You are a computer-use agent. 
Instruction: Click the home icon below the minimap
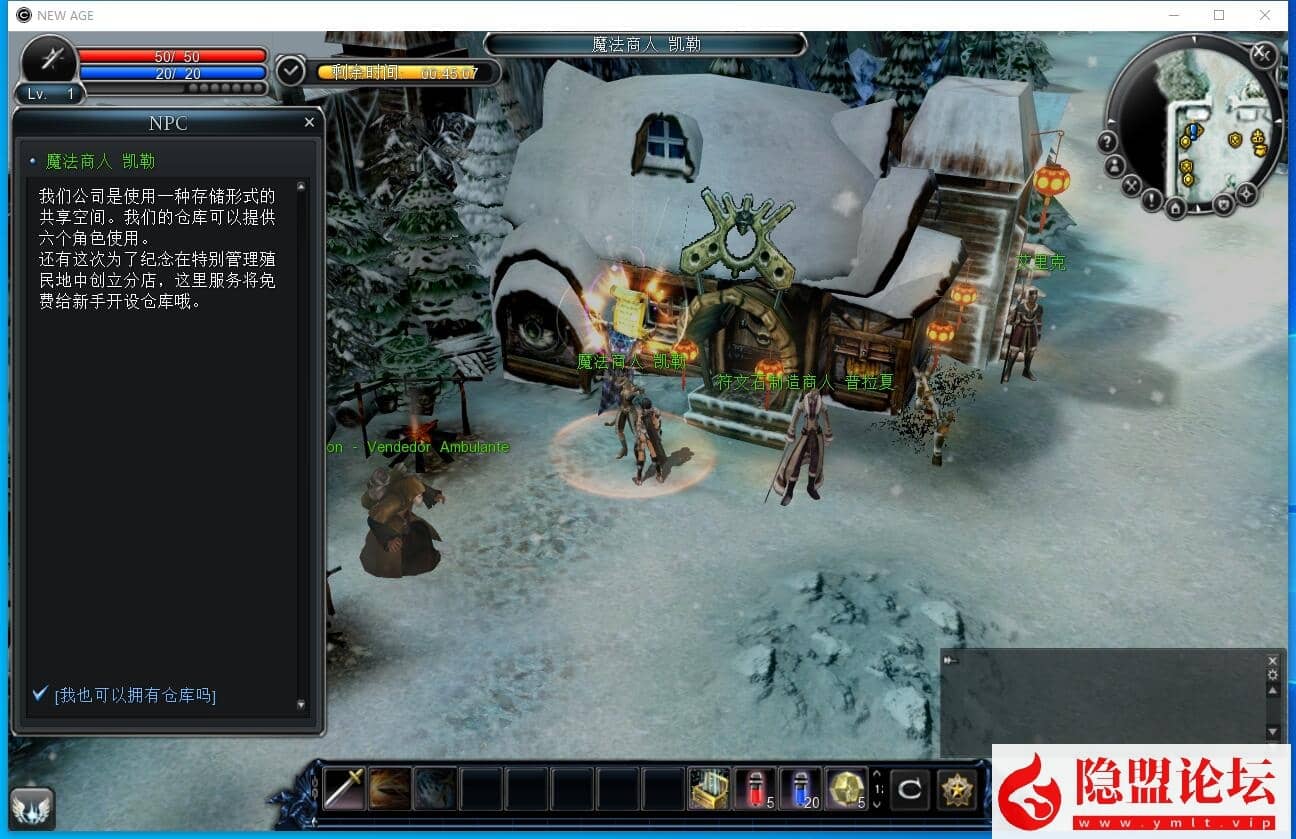pos(1176,208)
